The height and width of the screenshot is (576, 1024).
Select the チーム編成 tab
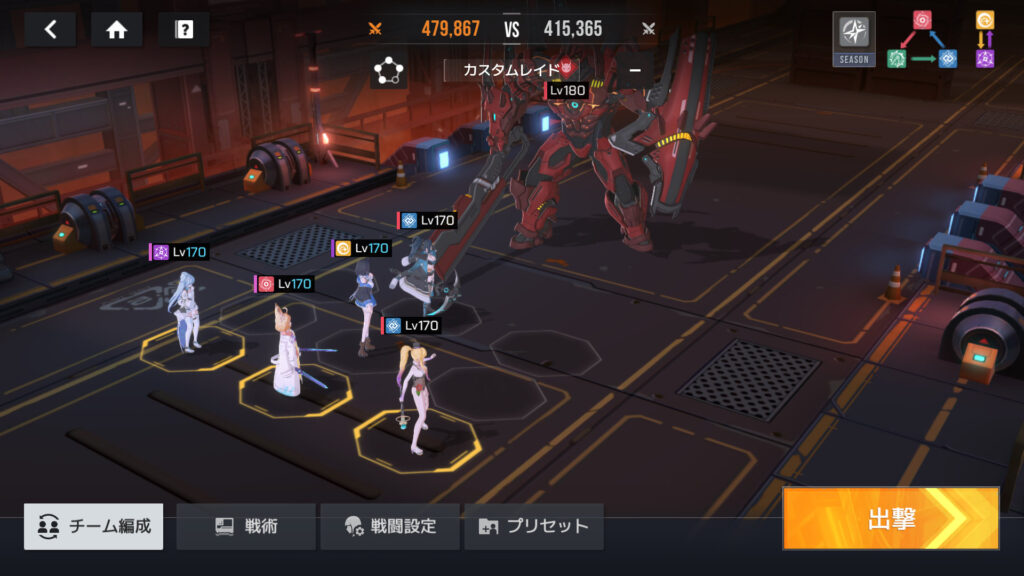94,526
